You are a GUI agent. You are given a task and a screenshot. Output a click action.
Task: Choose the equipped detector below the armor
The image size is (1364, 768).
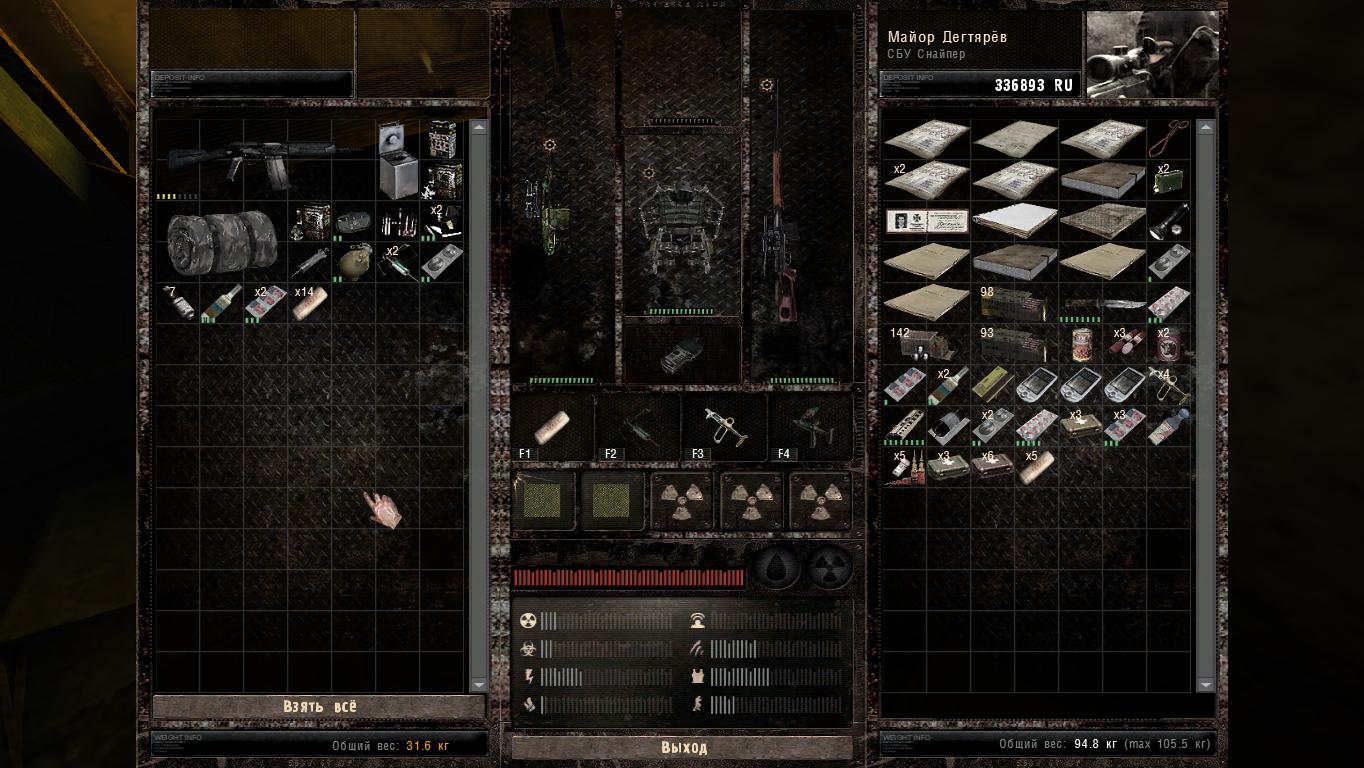682,352
